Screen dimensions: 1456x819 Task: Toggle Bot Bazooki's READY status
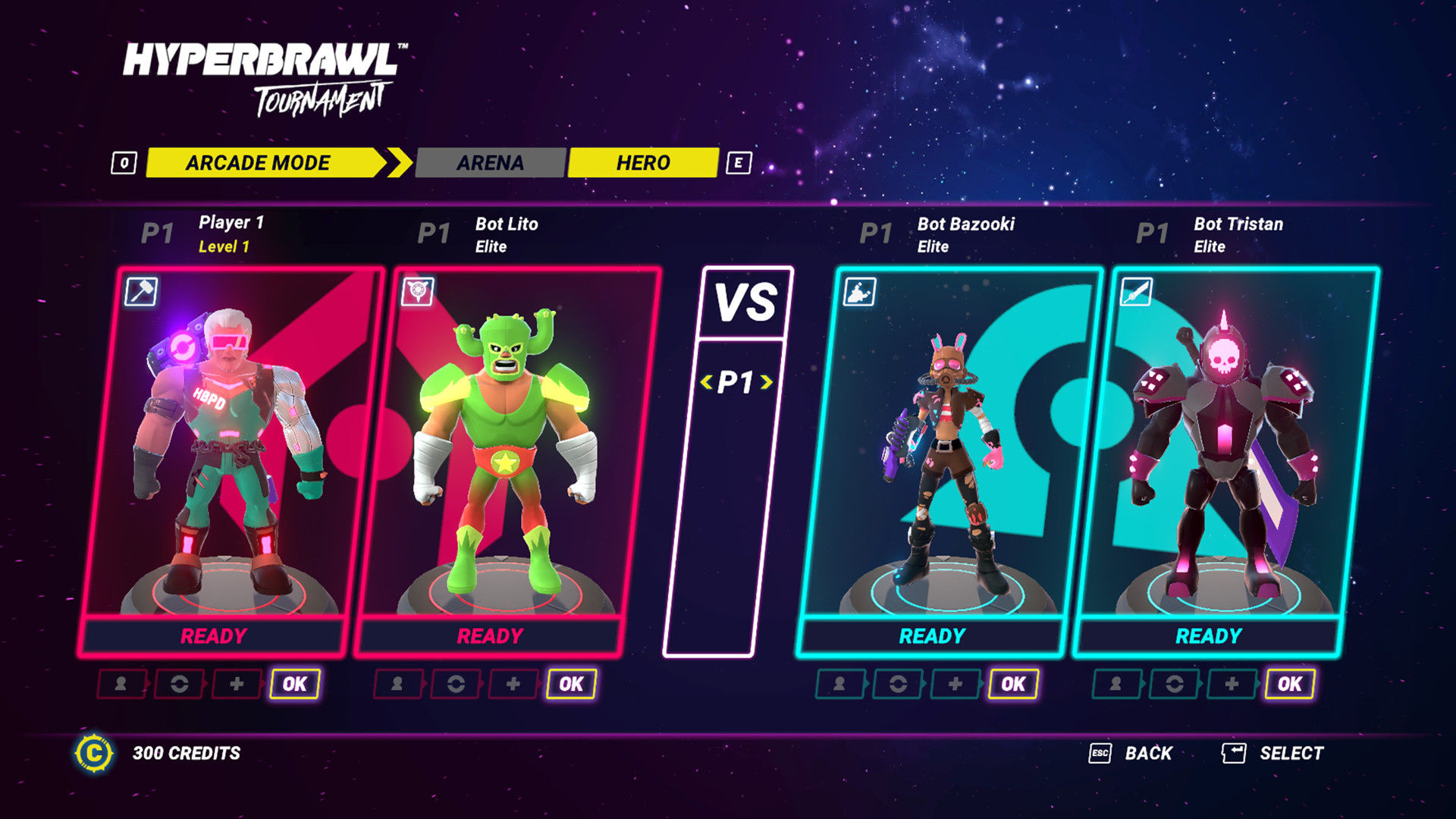click(932, 635)
